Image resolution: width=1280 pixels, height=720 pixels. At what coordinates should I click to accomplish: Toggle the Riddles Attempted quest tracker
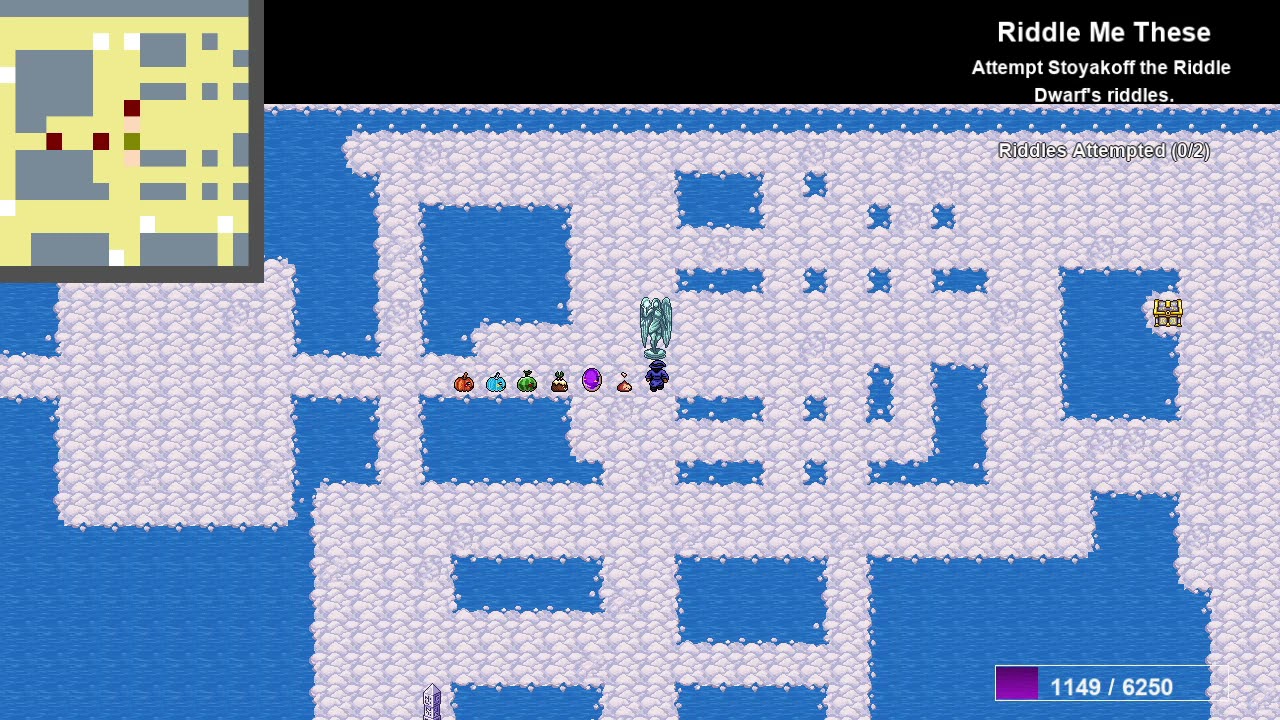[1103, 151]
